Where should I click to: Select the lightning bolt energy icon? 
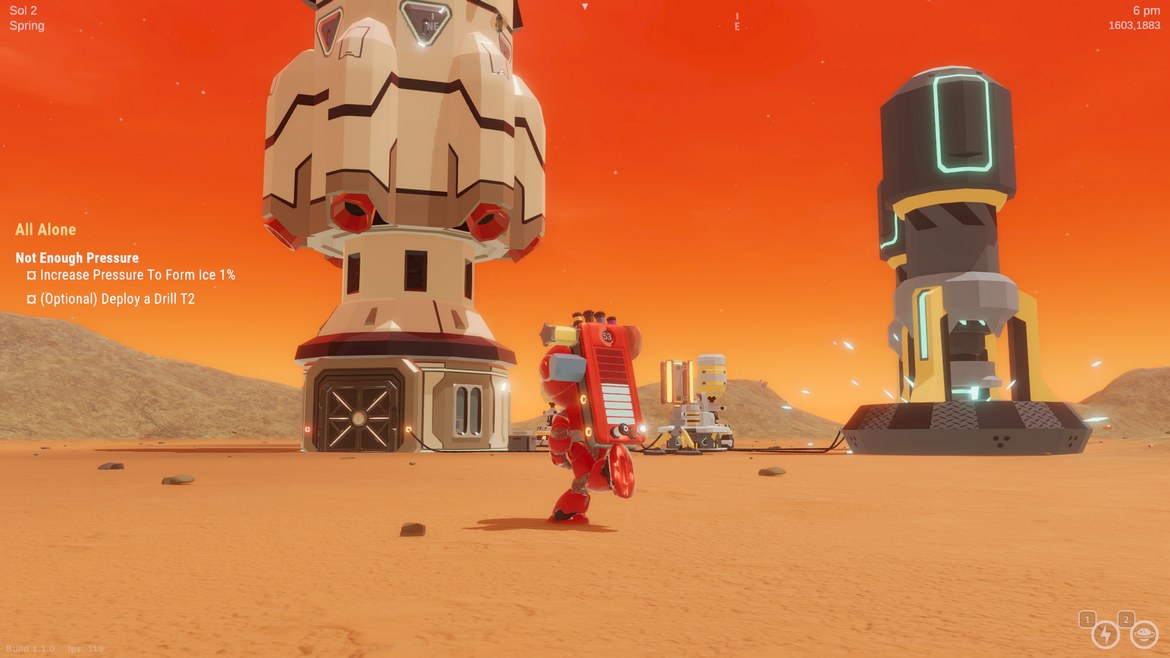[1105, 634]
